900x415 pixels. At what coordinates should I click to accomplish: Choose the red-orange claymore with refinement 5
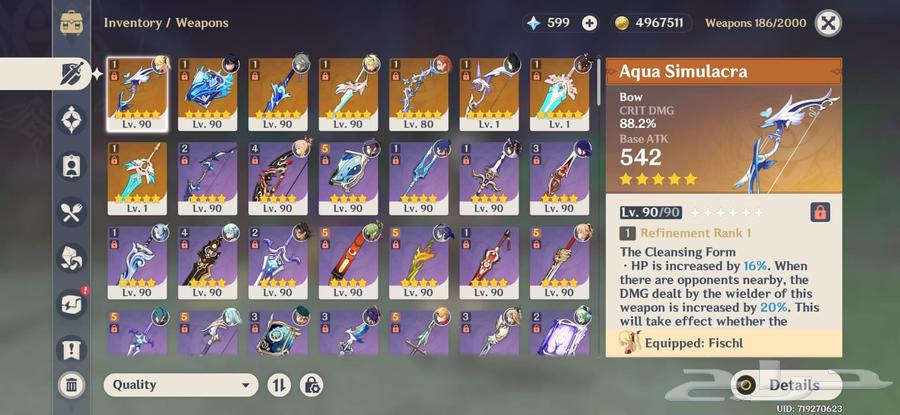coord(348,265)
